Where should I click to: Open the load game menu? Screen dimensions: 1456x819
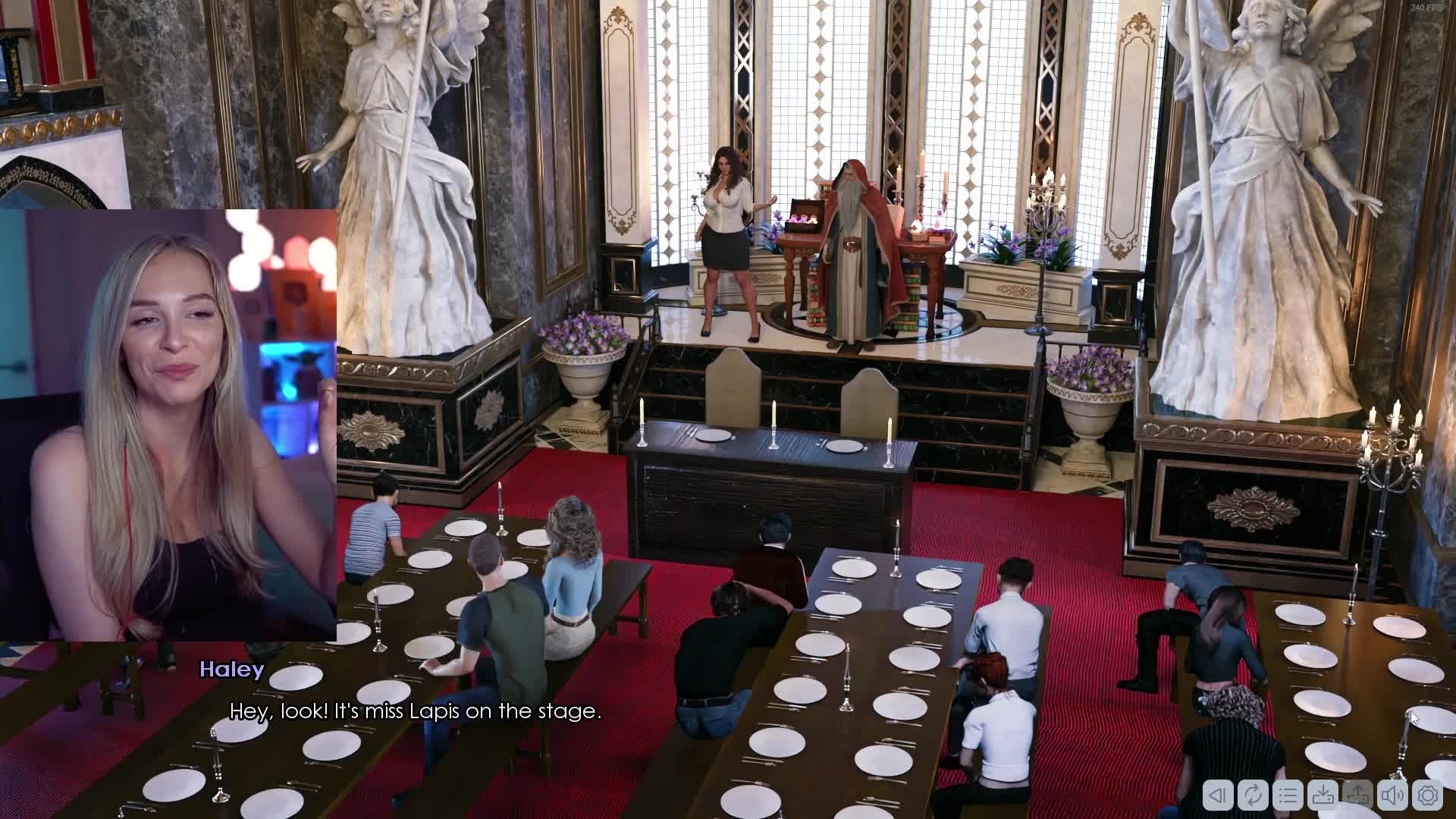point(1357,795)
